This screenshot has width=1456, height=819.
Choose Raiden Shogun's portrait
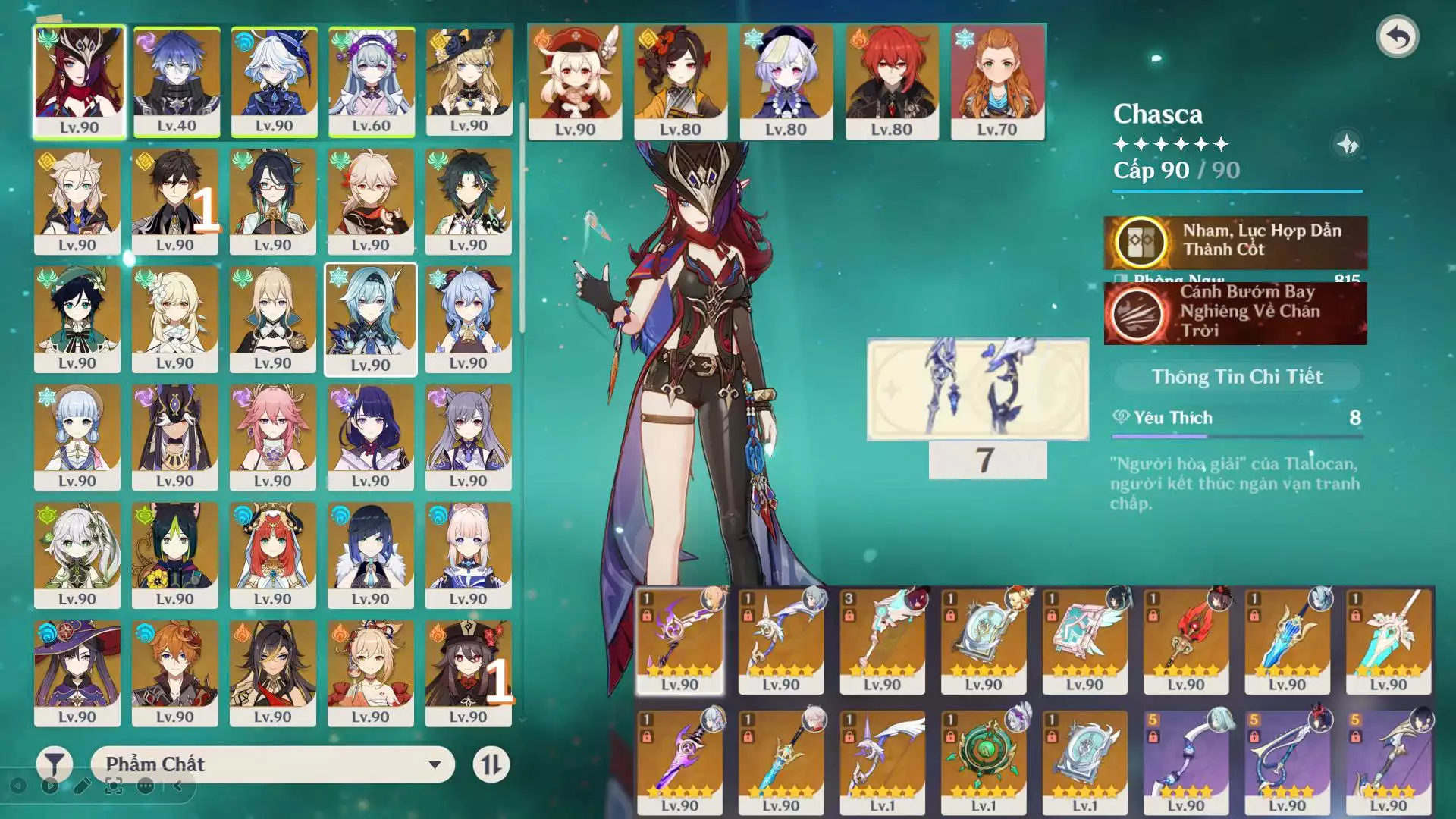pyautogui.click(x=371, y=438)
